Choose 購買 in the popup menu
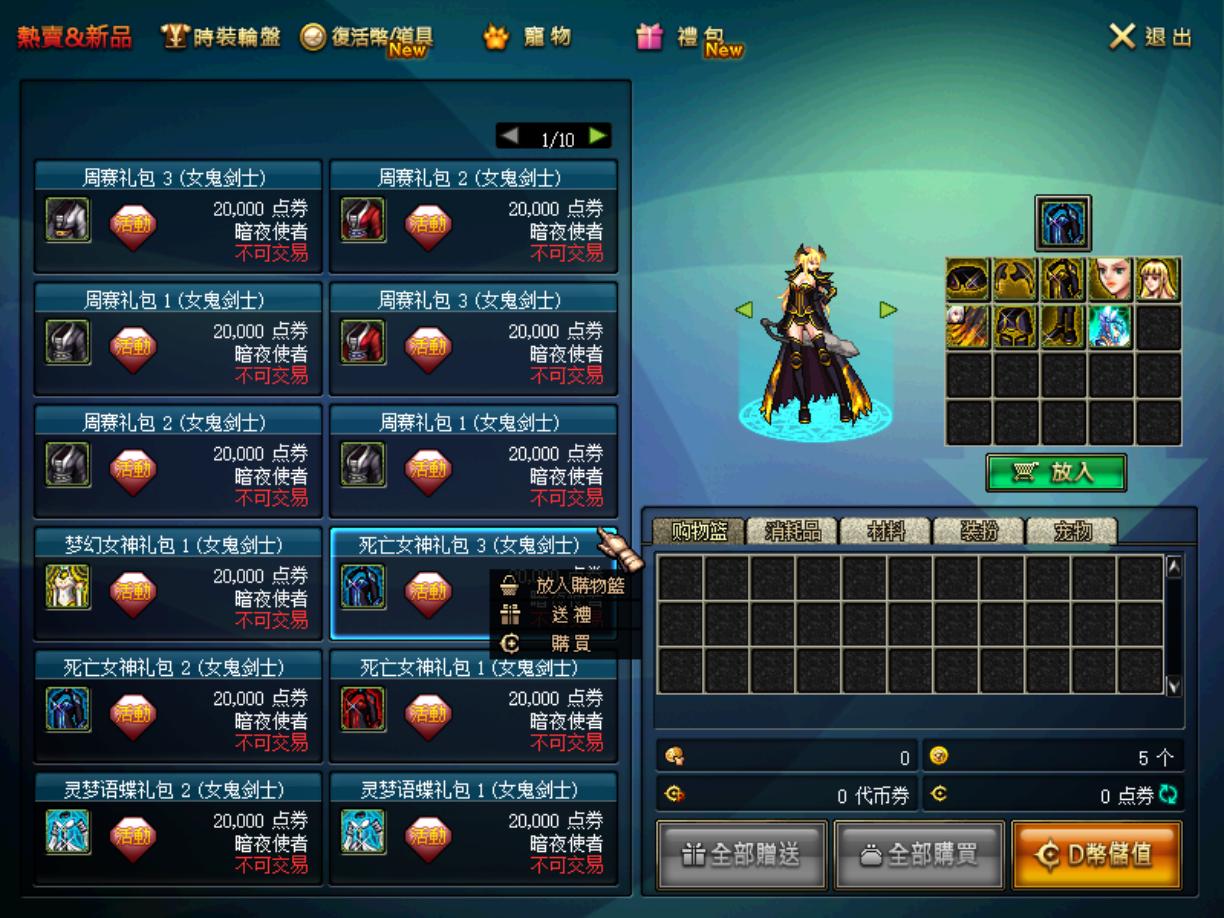 (568, 644)
